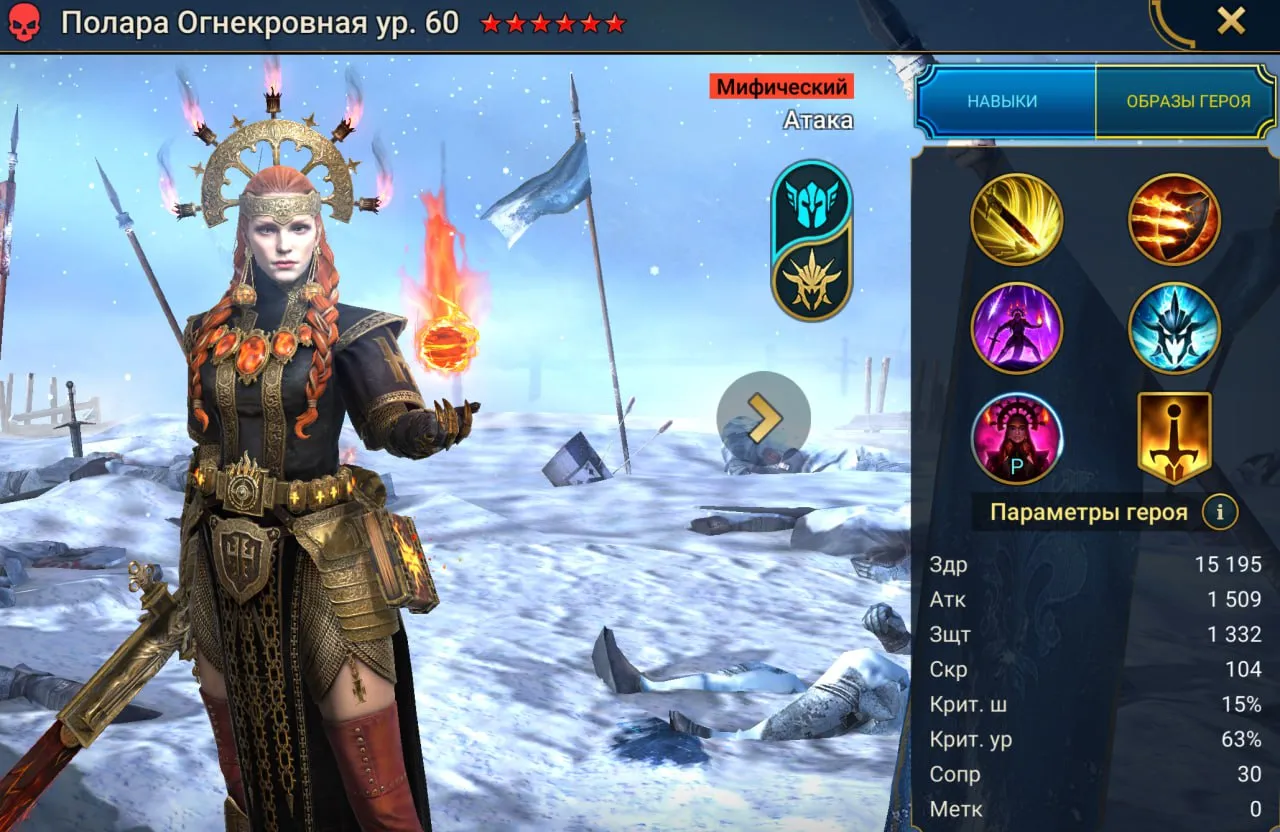Image resolution: width=1280 pixels, height=832 pixels.
Task: View the purple dark figure skill
Action: [x=1016, y=328]
